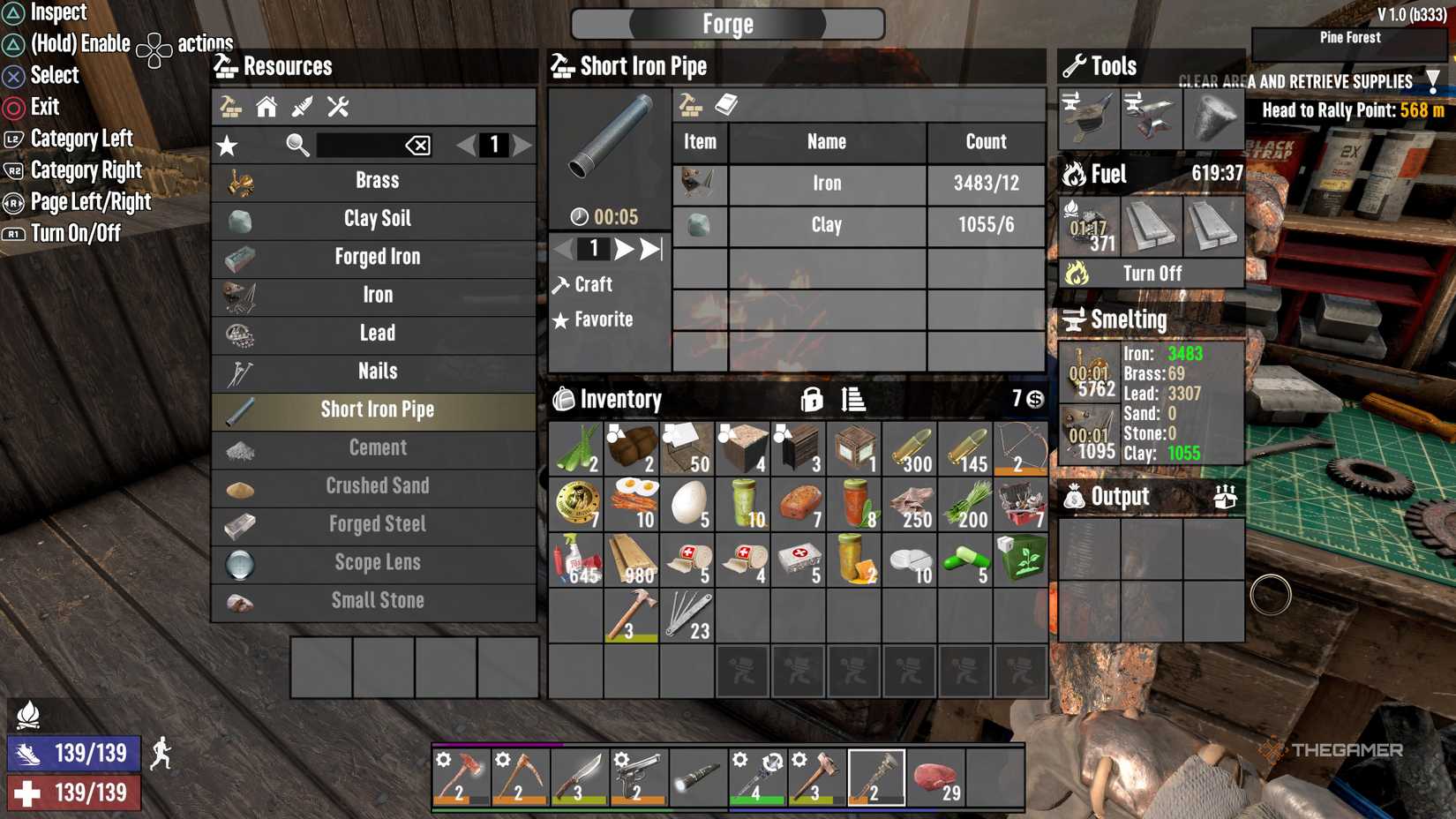The image size is (1456, 819).
Task: Select Forged Steel from the resources list
Action: coord(376,524)
